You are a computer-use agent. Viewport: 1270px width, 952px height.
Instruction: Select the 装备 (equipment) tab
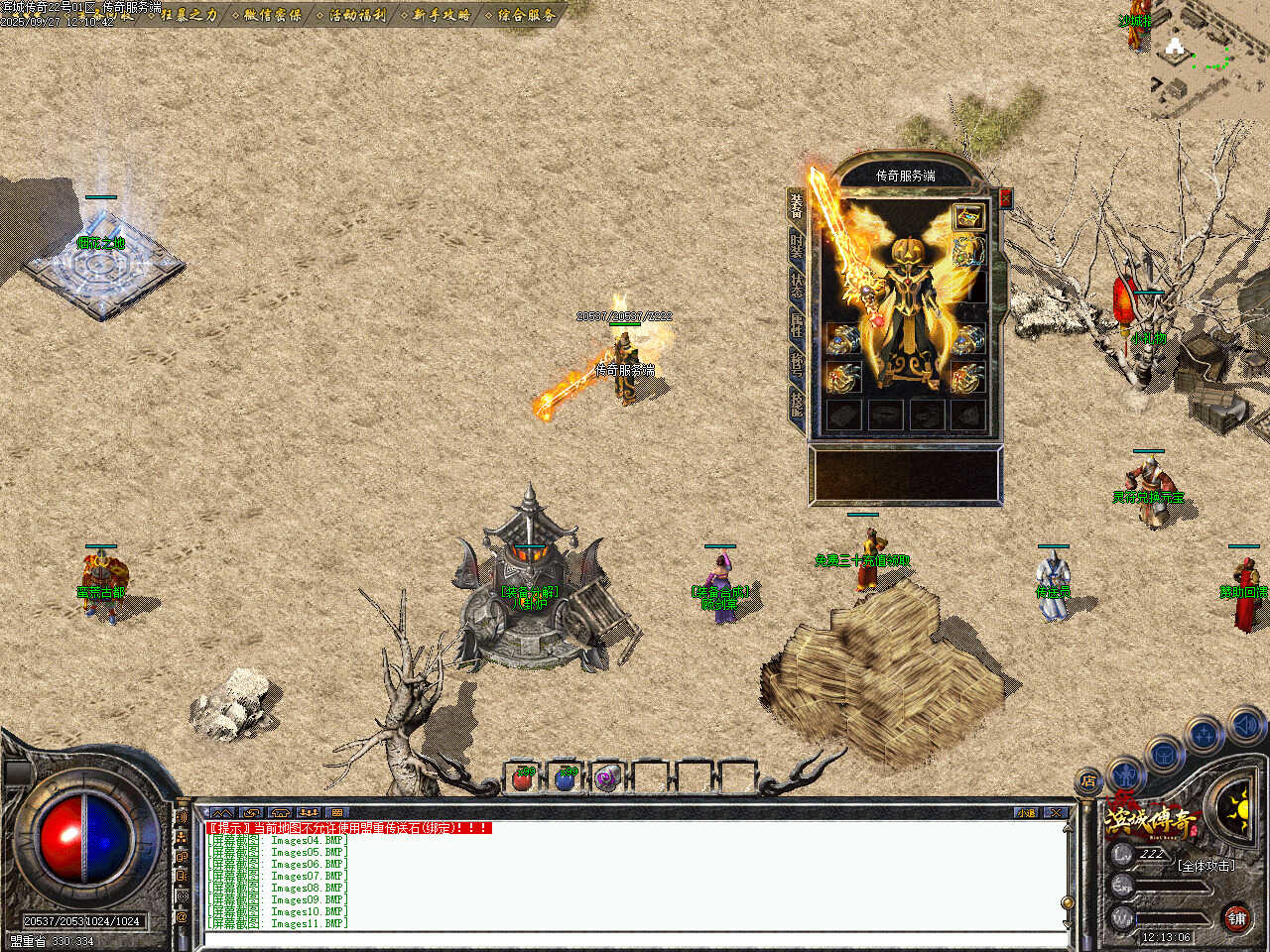coord(797,206)
